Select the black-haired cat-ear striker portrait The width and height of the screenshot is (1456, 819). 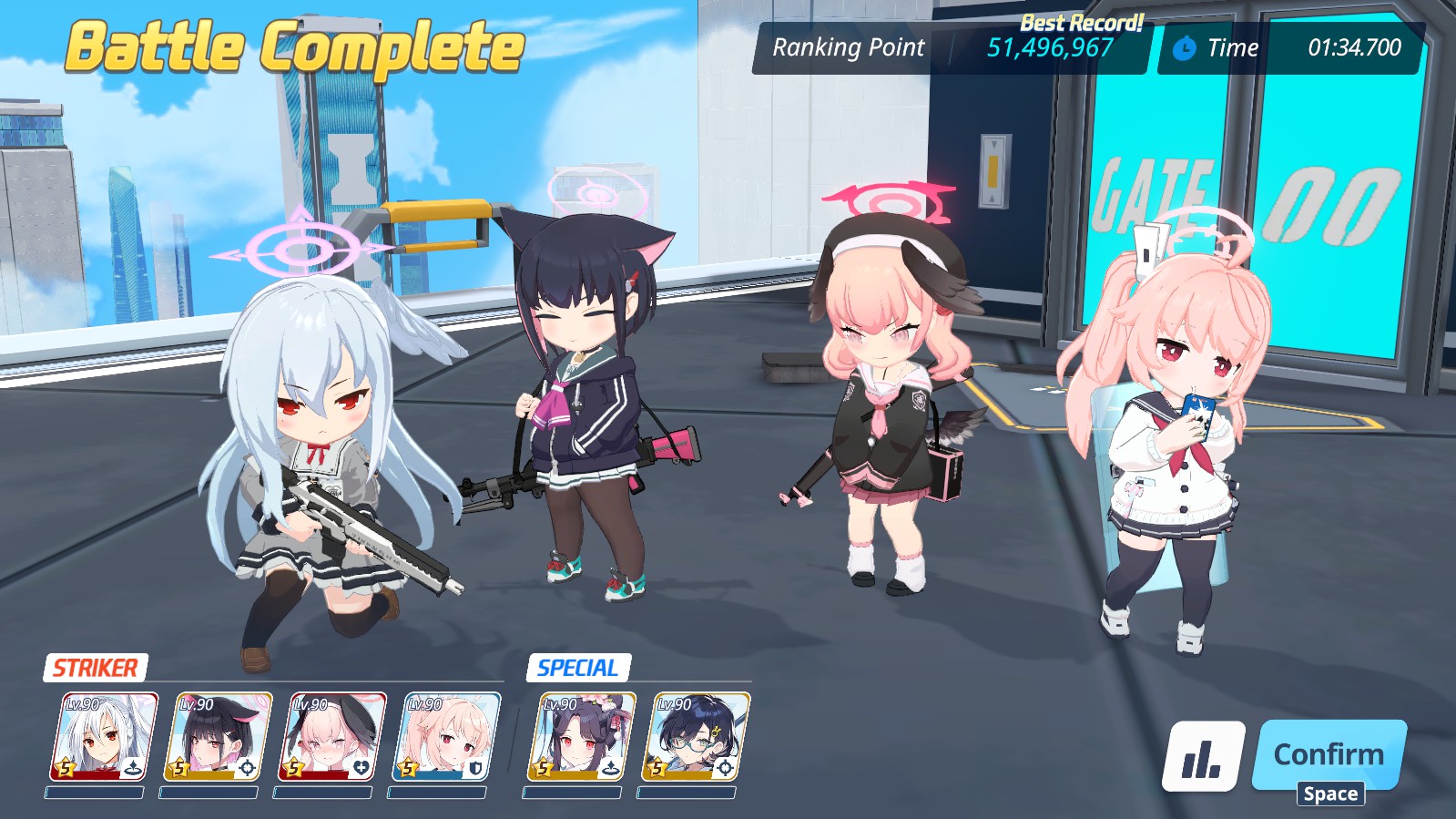(218, 737)
